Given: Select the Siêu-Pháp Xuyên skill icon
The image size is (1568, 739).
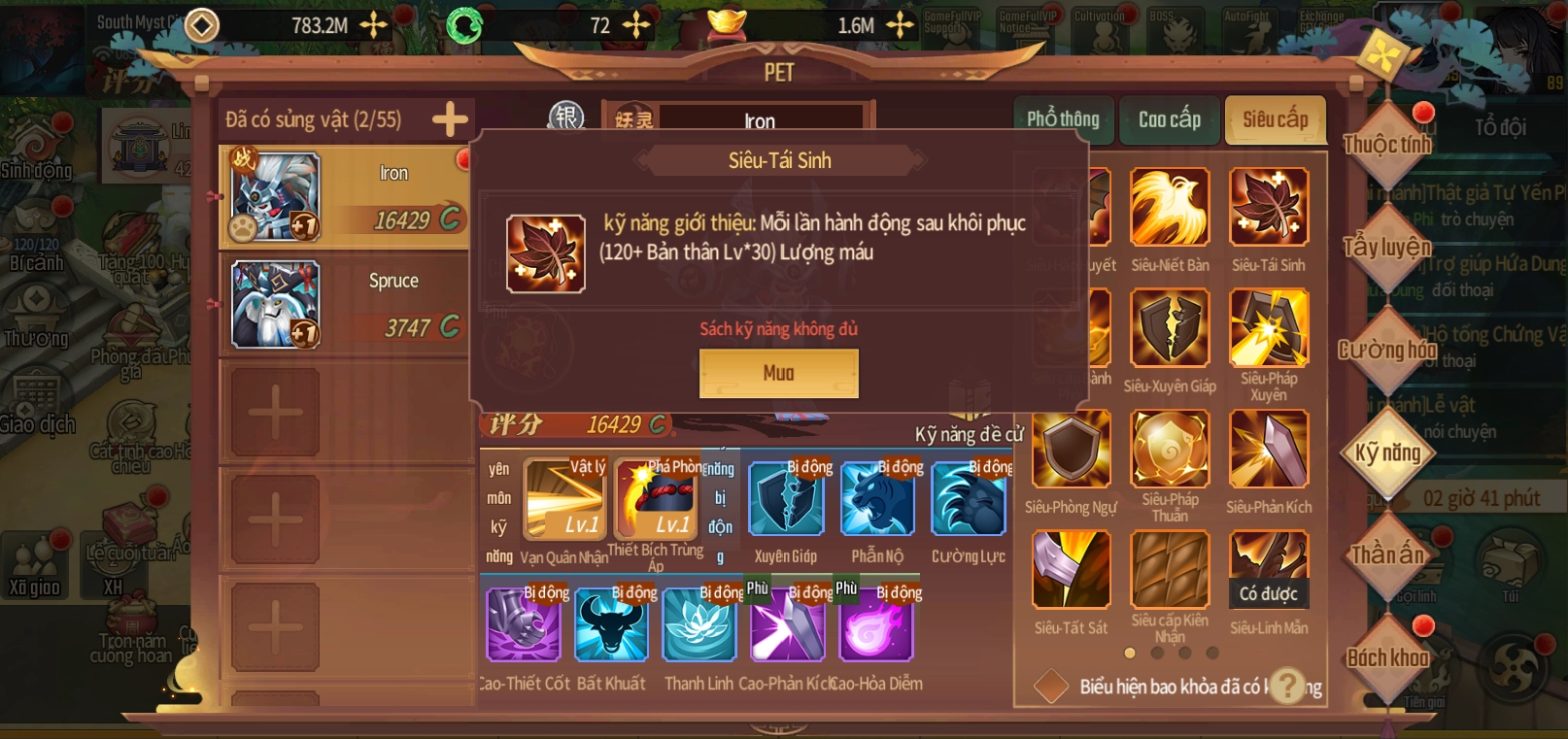Looking at the screenshot, I should (1269, 327).
